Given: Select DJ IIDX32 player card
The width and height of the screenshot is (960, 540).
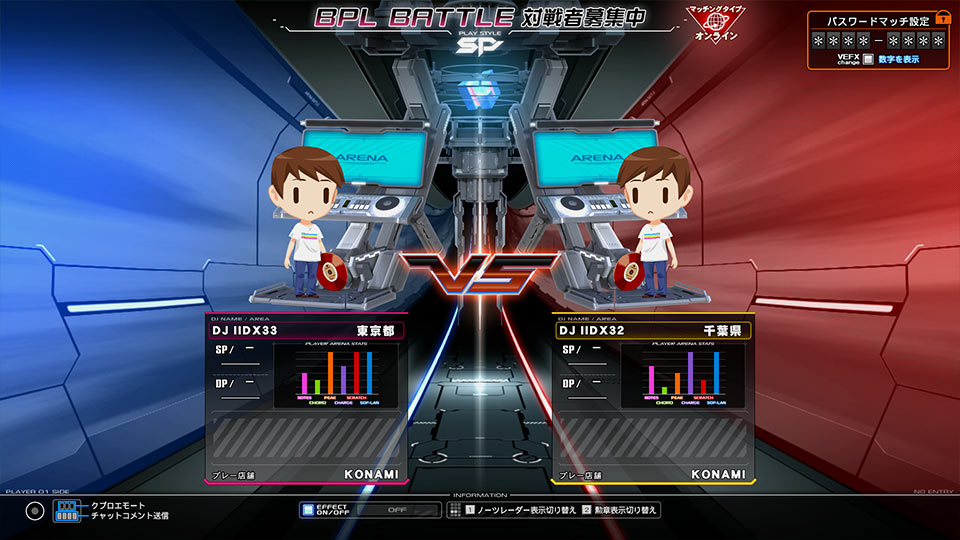Looking at the screenshot, I should (x=652, y=329).
